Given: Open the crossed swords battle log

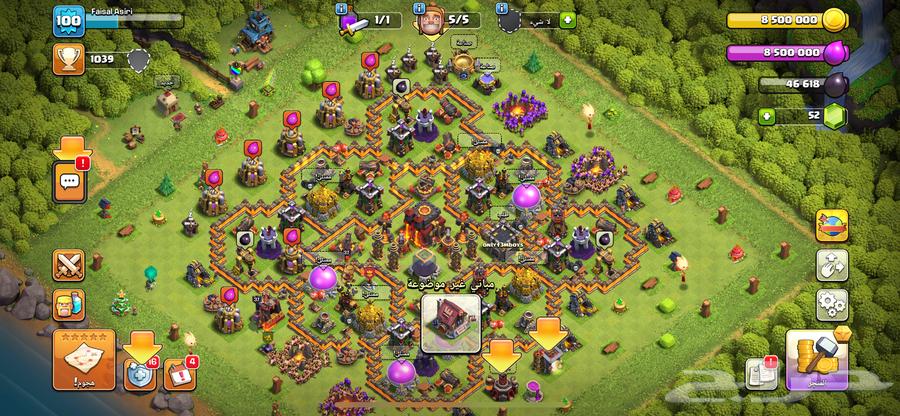Looking at the screenshot, I should click(70, 265).
